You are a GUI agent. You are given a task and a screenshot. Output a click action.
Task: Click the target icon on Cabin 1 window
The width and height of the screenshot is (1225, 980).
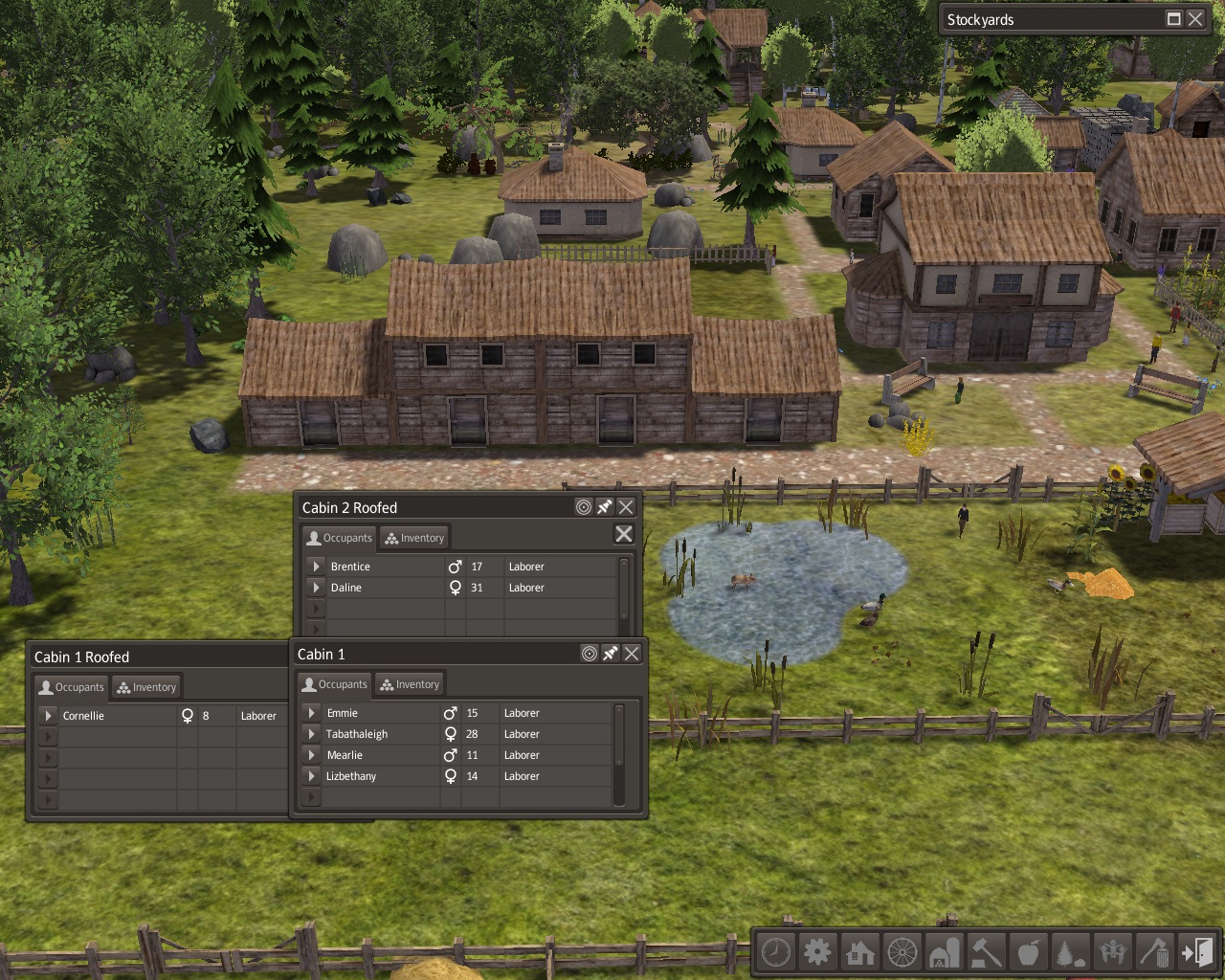590,654
